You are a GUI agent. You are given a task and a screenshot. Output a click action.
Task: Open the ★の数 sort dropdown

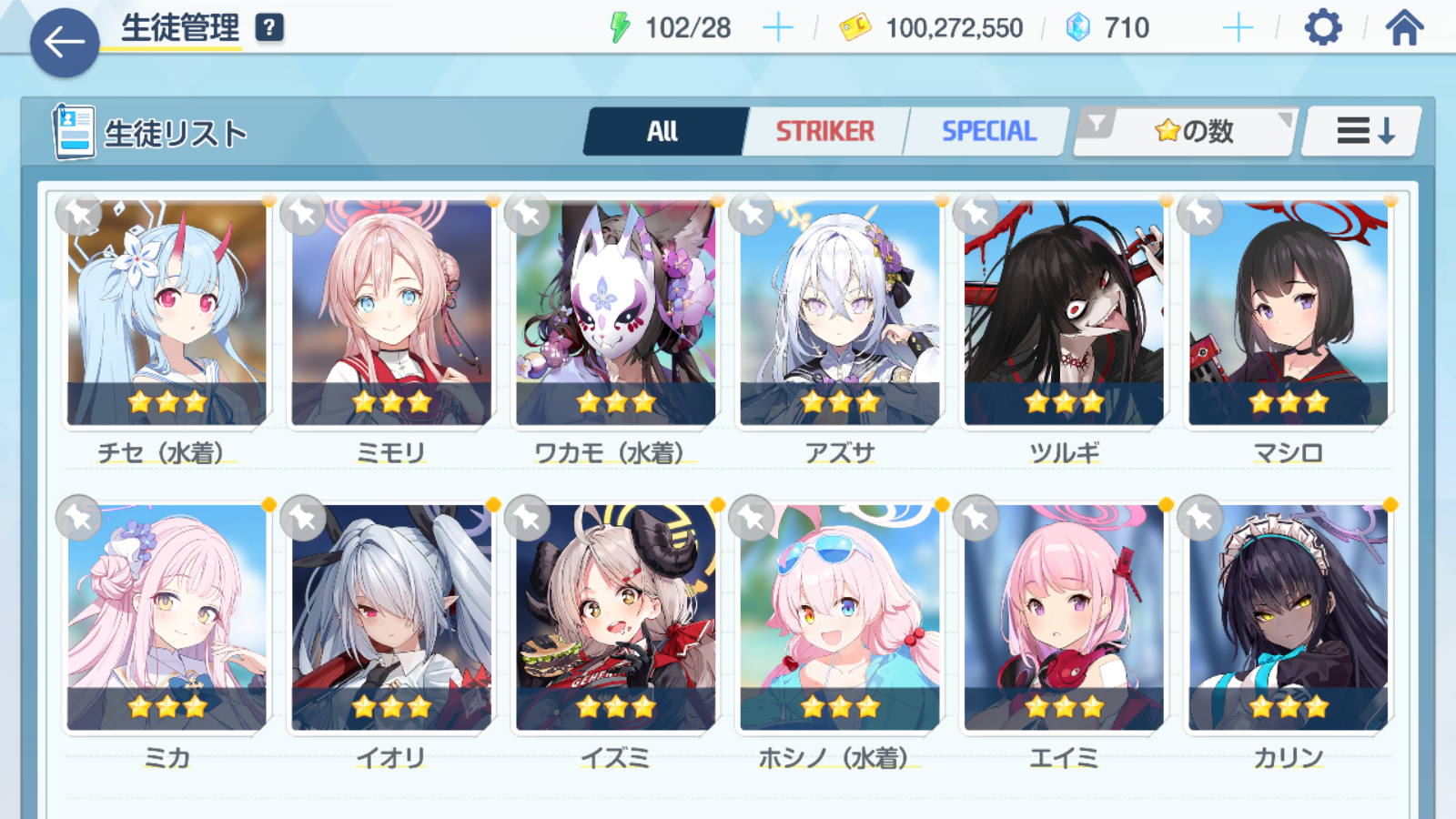click(x=1192, y=132)
